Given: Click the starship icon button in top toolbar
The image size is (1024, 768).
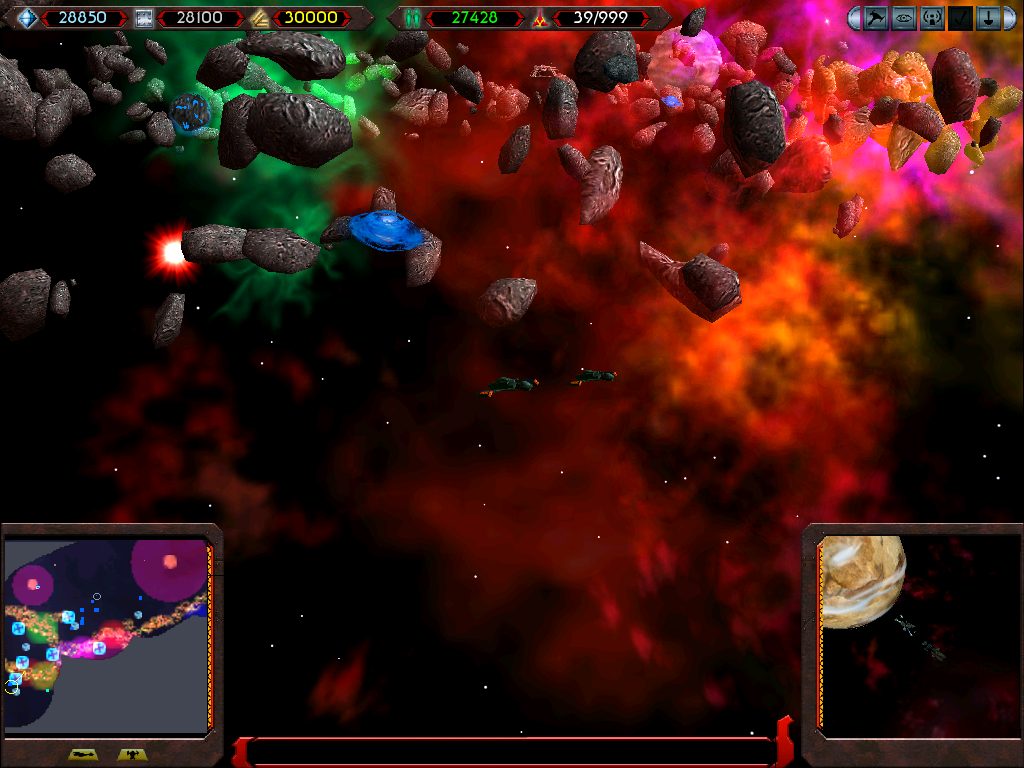Looking at the screenshot, I should pyautogui.click(x=877, y=18).
